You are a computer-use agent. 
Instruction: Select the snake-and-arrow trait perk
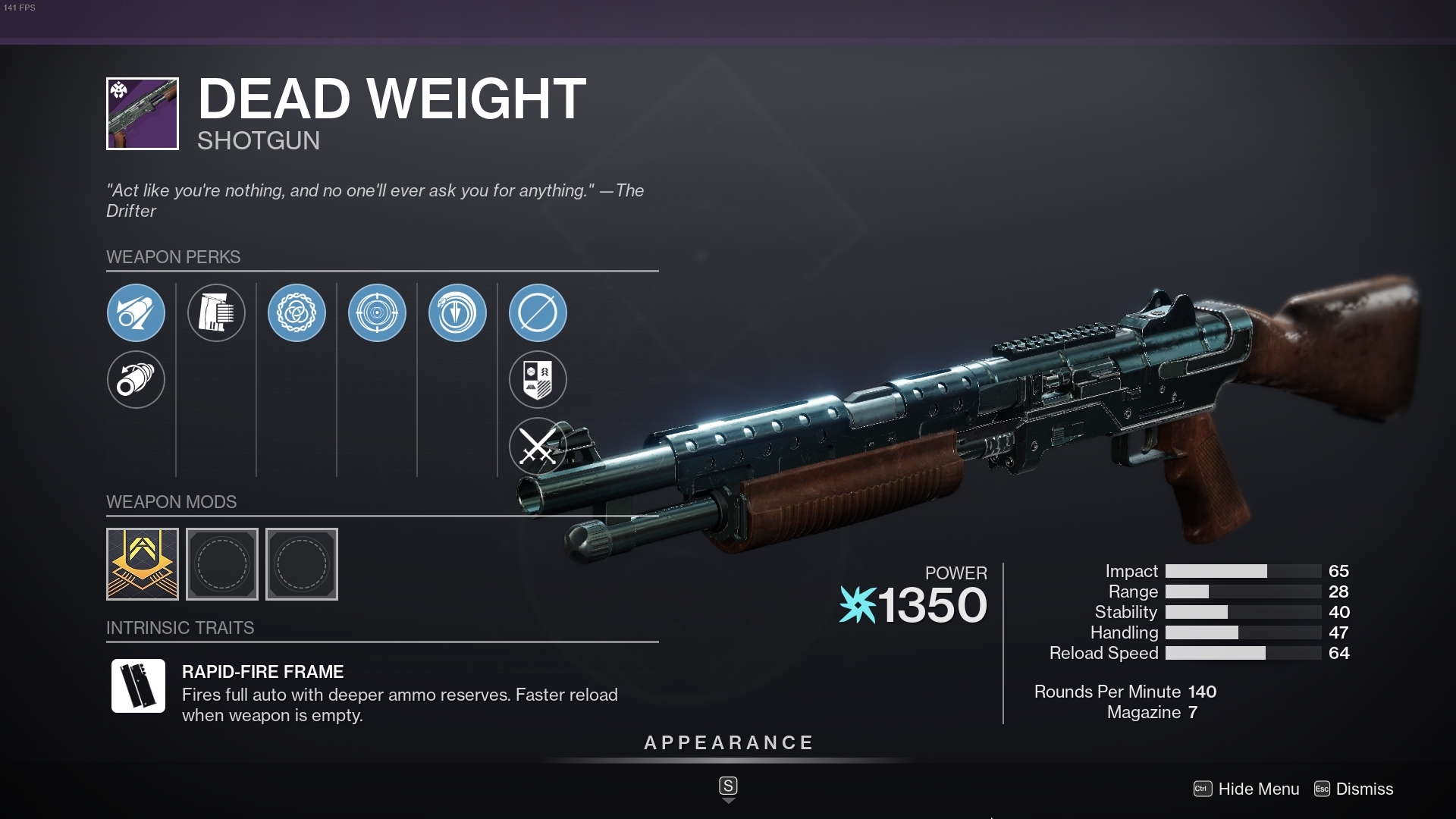point(458,312)
